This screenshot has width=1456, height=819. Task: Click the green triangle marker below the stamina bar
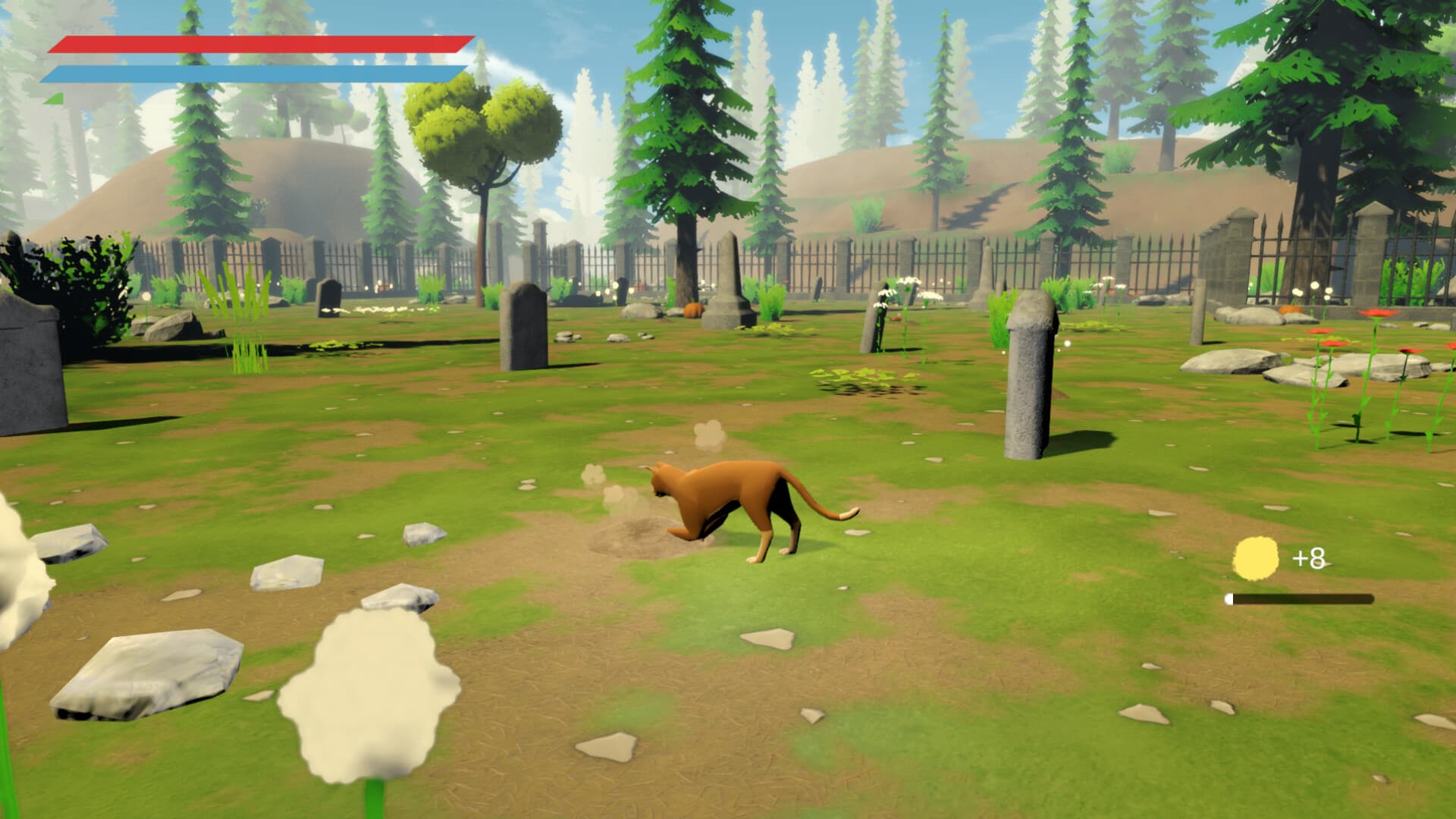click(52, 99)
